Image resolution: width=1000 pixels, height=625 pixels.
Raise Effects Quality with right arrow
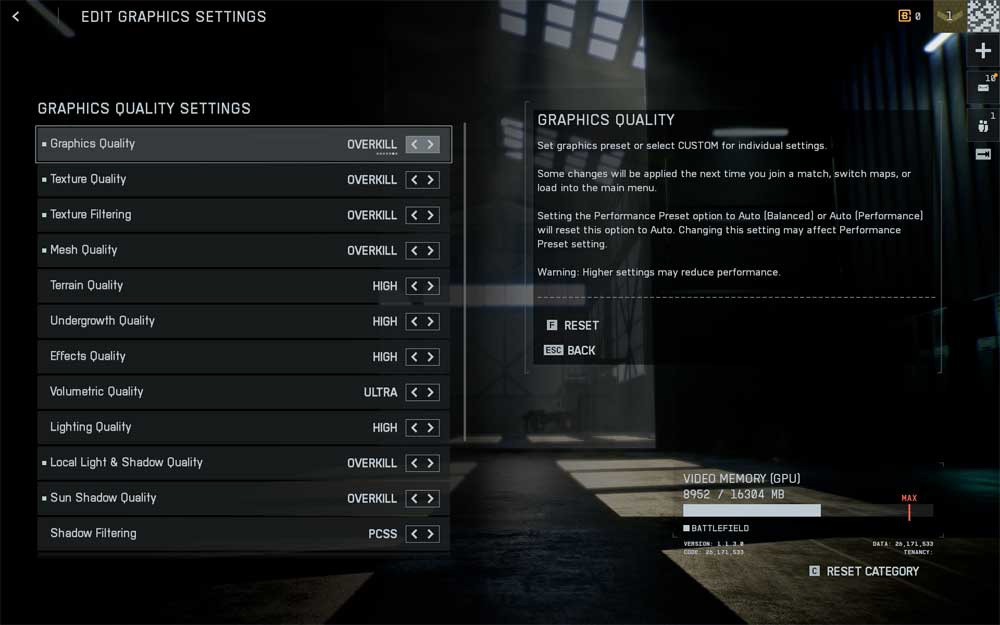[431, 357]
